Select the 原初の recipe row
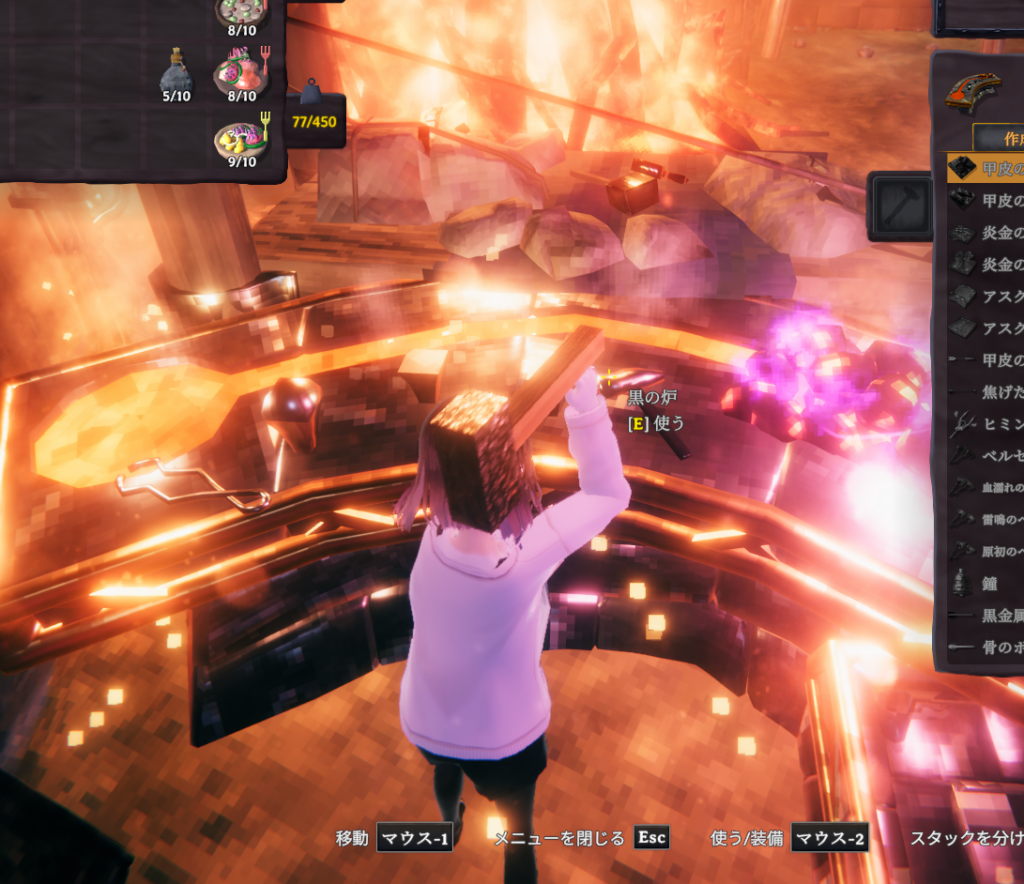The image size is (1024, 884). 986,551
